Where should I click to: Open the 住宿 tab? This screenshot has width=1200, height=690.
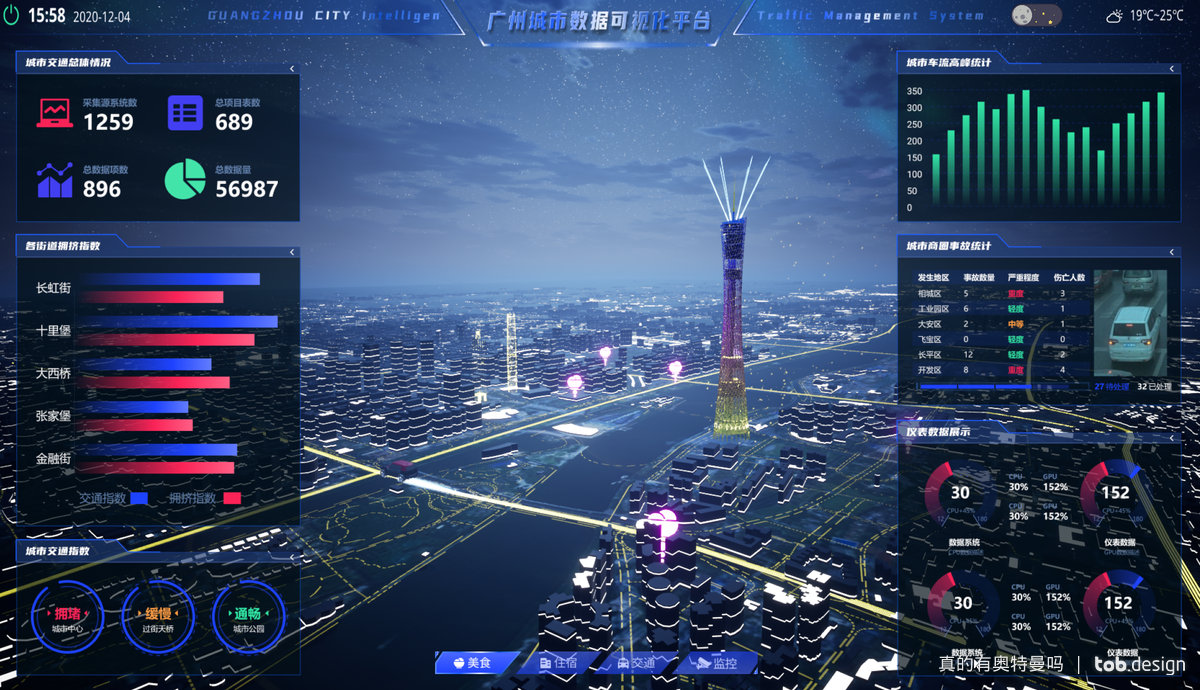point(558,662)
